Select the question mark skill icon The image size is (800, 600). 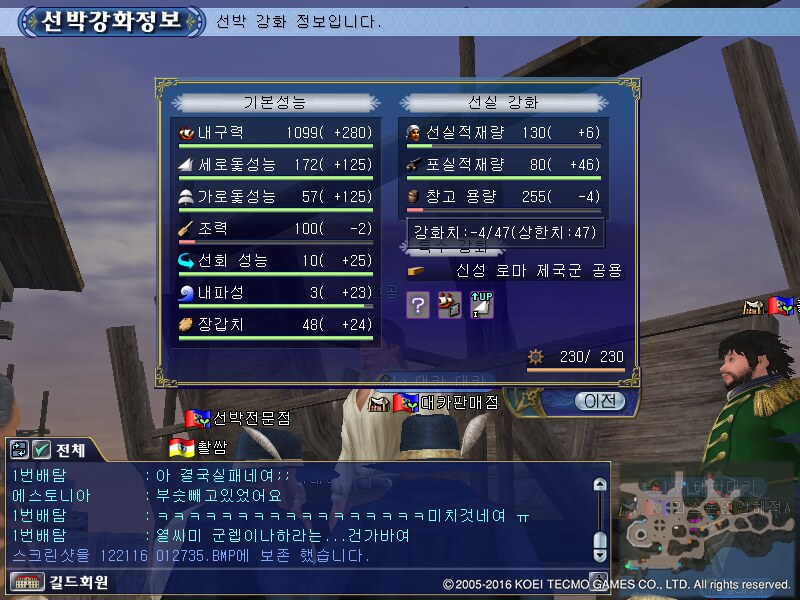click(418, 306)
